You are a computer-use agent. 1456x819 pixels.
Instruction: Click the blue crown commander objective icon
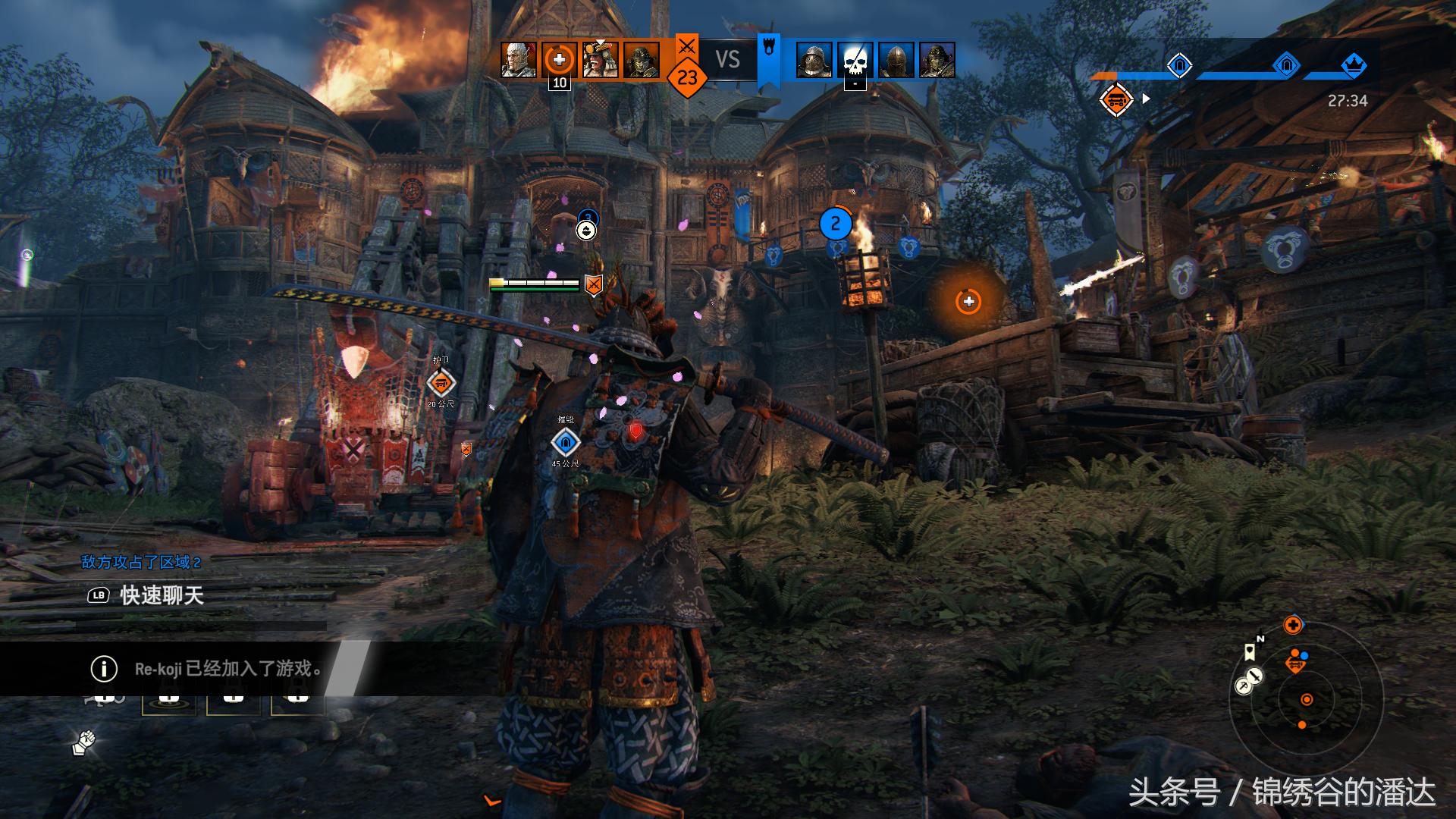point(1354,66)
